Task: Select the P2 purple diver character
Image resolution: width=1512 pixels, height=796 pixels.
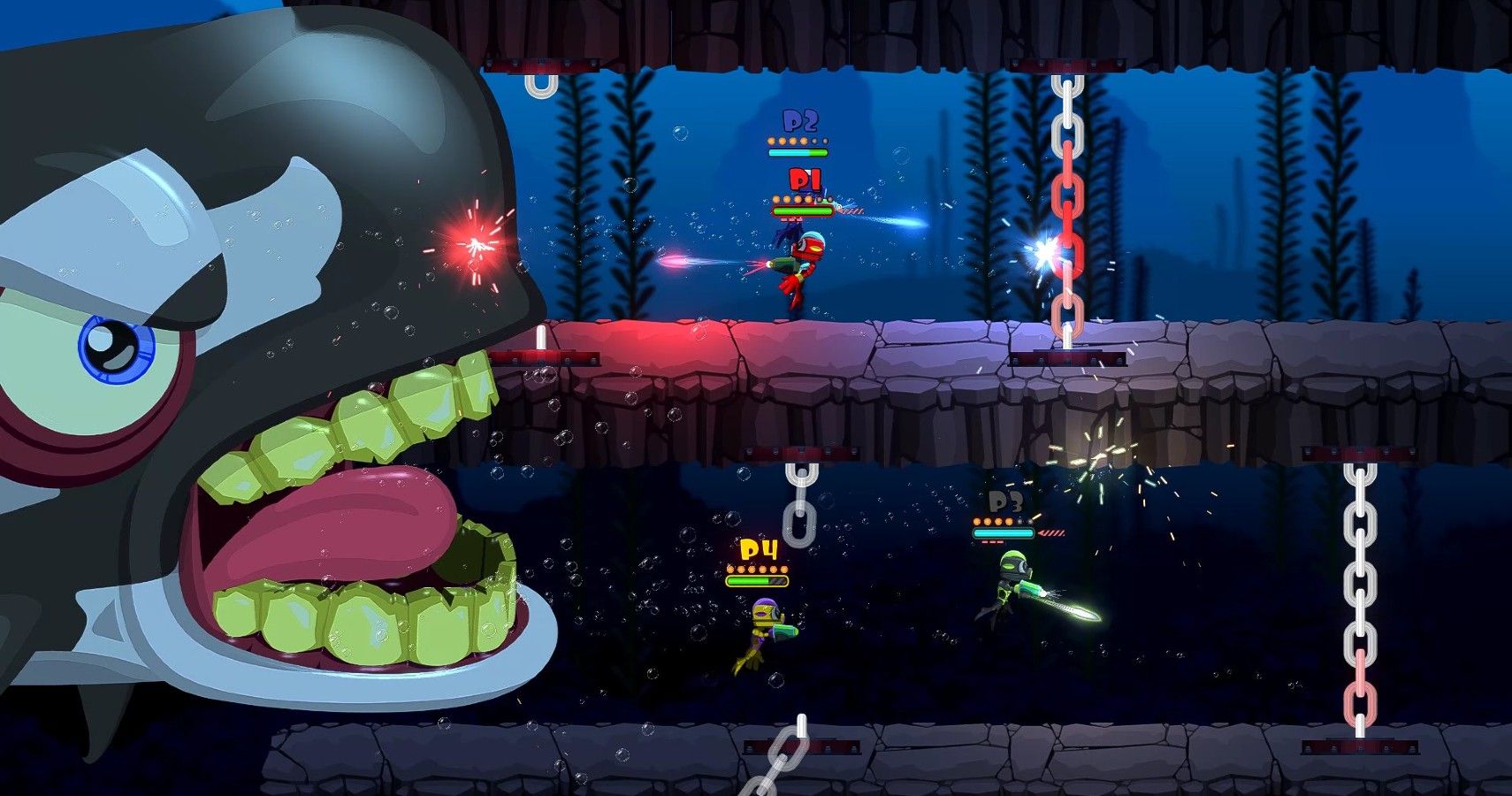Action: [x=787, y=239]
